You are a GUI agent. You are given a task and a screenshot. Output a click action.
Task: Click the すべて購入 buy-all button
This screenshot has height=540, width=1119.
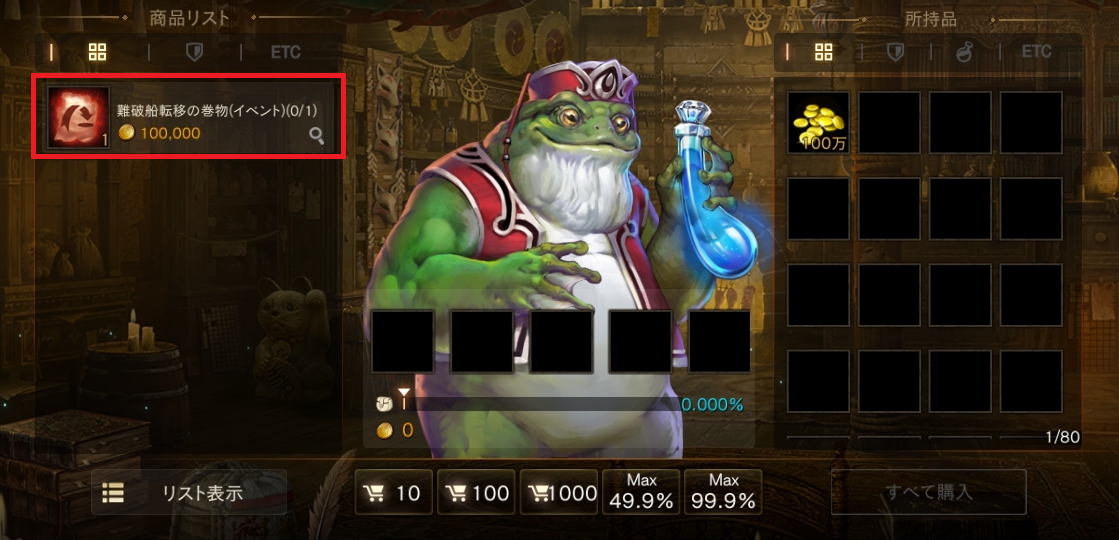click(x=928, y=492)
